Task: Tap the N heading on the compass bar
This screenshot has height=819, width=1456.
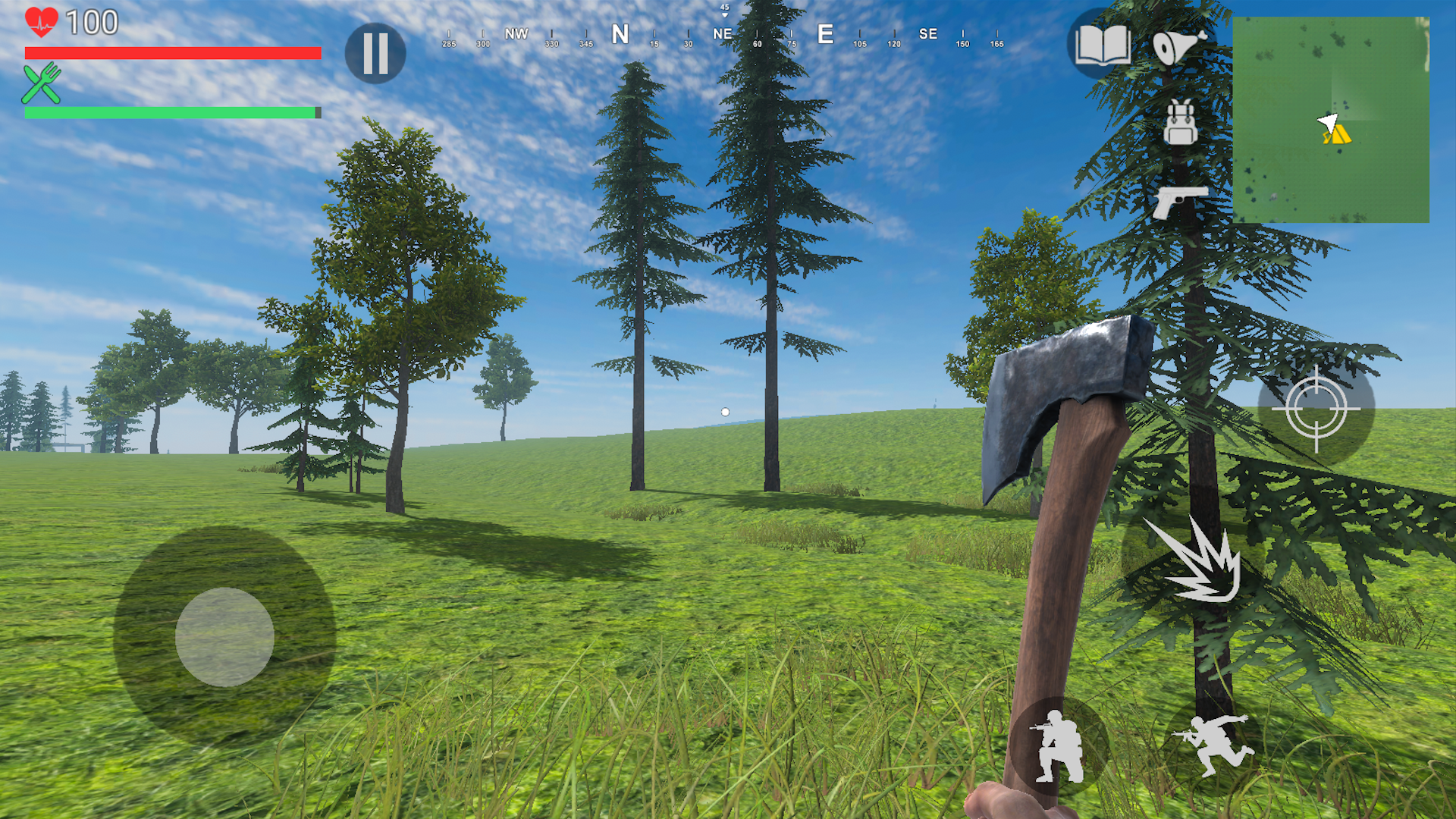Action: click(x=620, y=34)
